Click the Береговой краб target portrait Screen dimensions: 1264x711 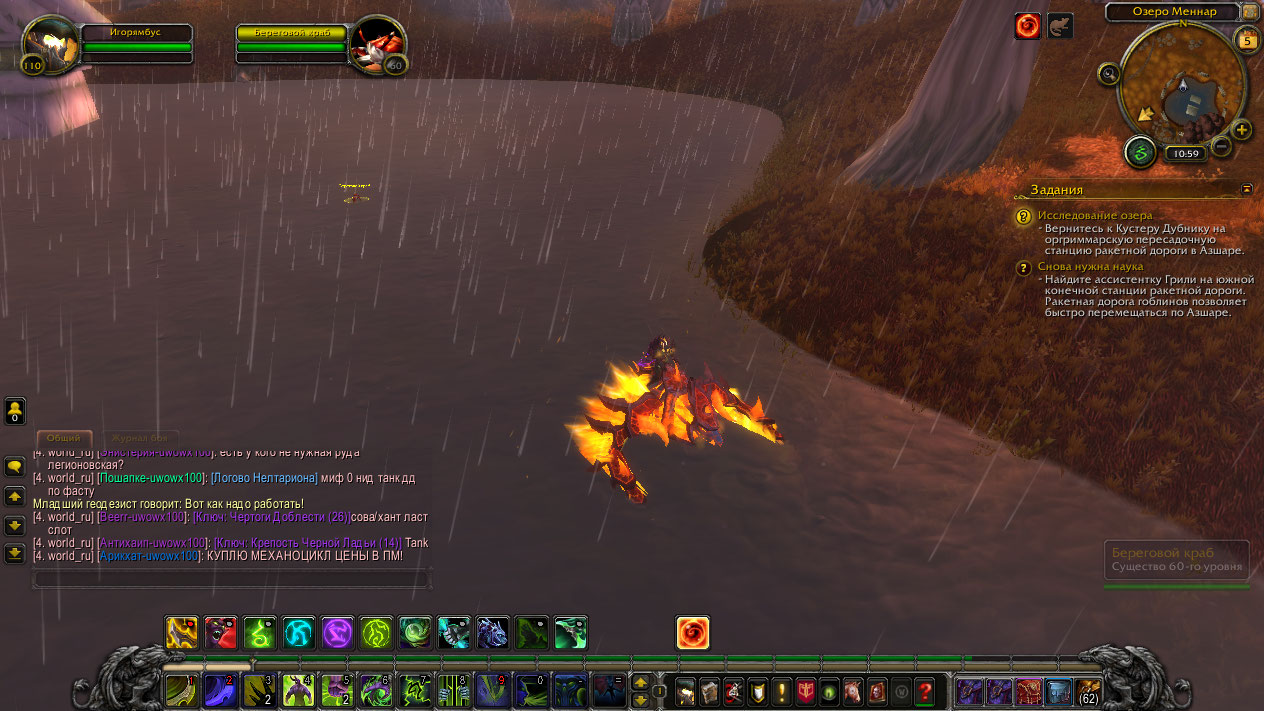tap(378, 44)
